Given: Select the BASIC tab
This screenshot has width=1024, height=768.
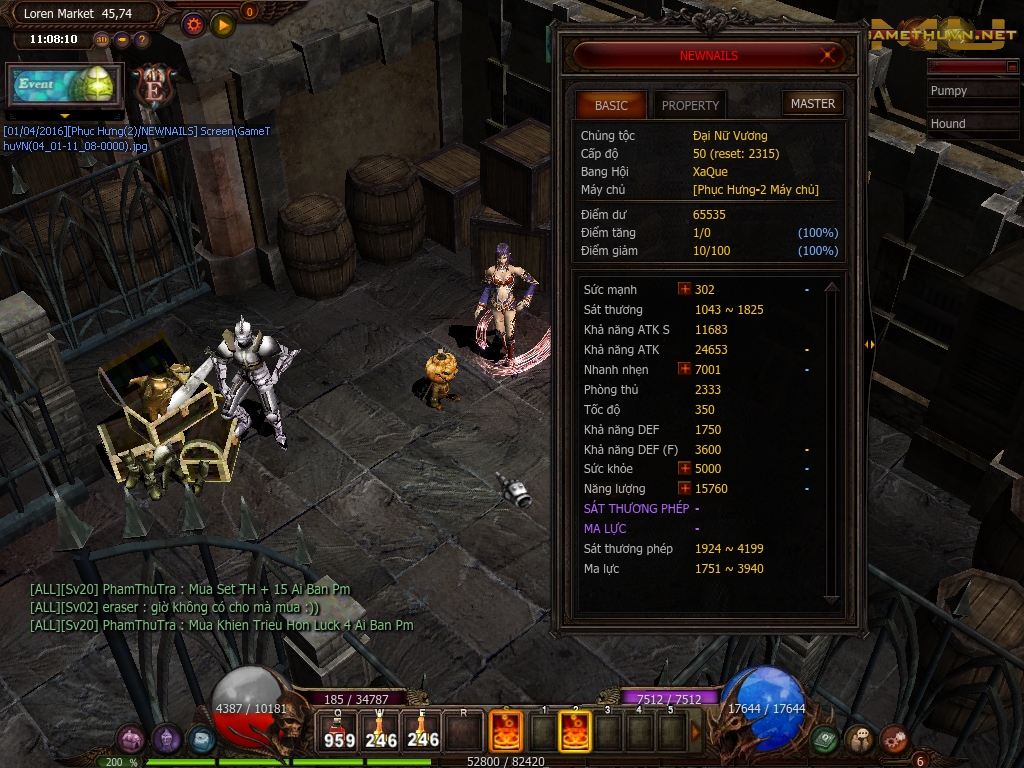Looking at the screenshot, I should (x=611, y=105).
